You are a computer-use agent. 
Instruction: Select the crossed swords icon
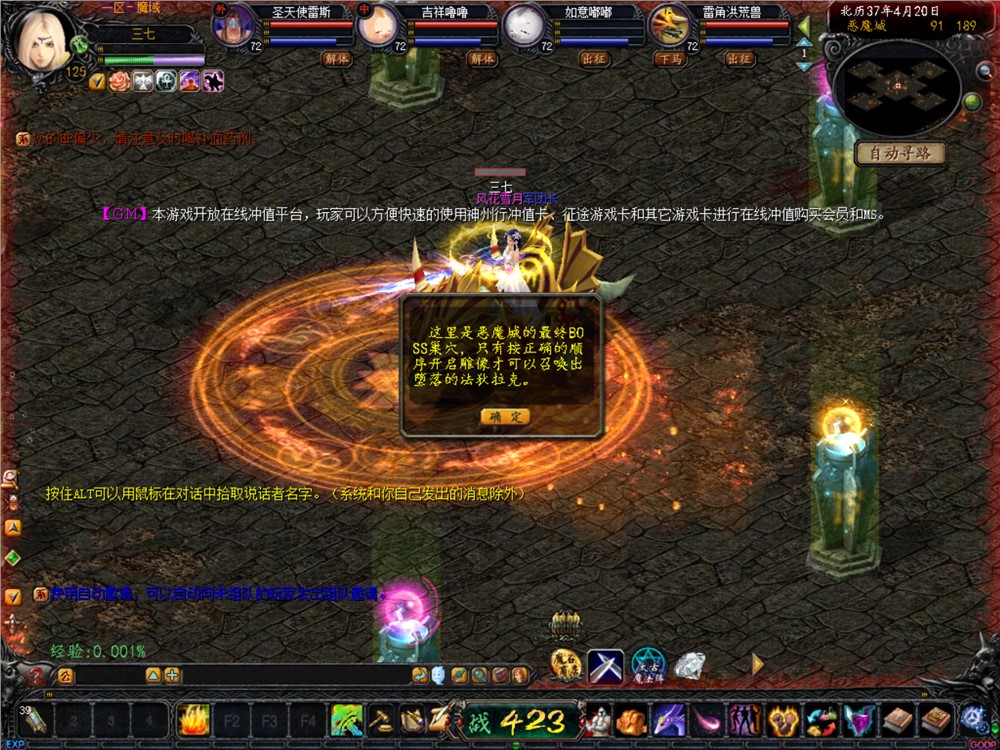pos(605,666)
